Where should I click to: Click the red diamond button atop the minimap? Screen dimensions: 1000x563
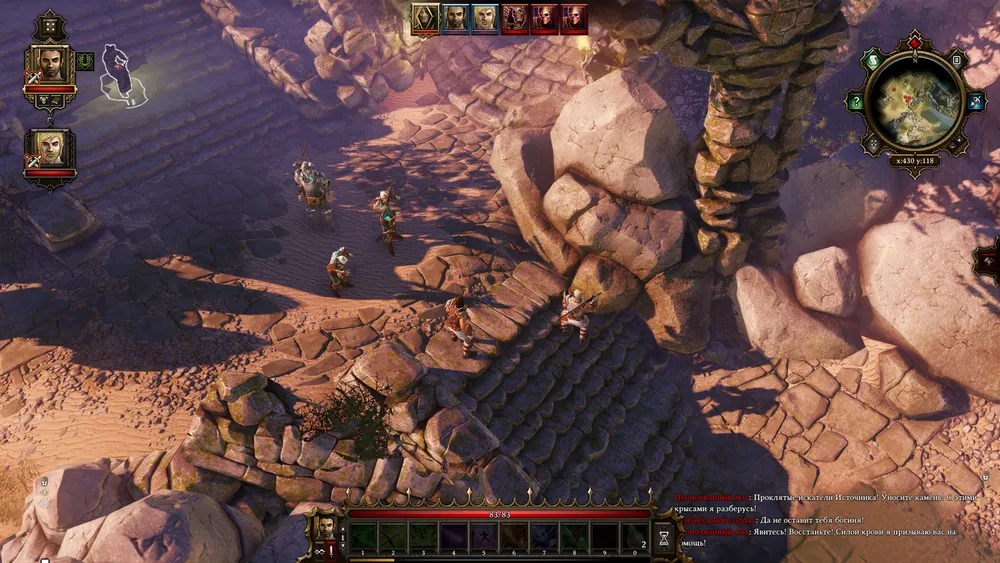[x=914, y=44]
